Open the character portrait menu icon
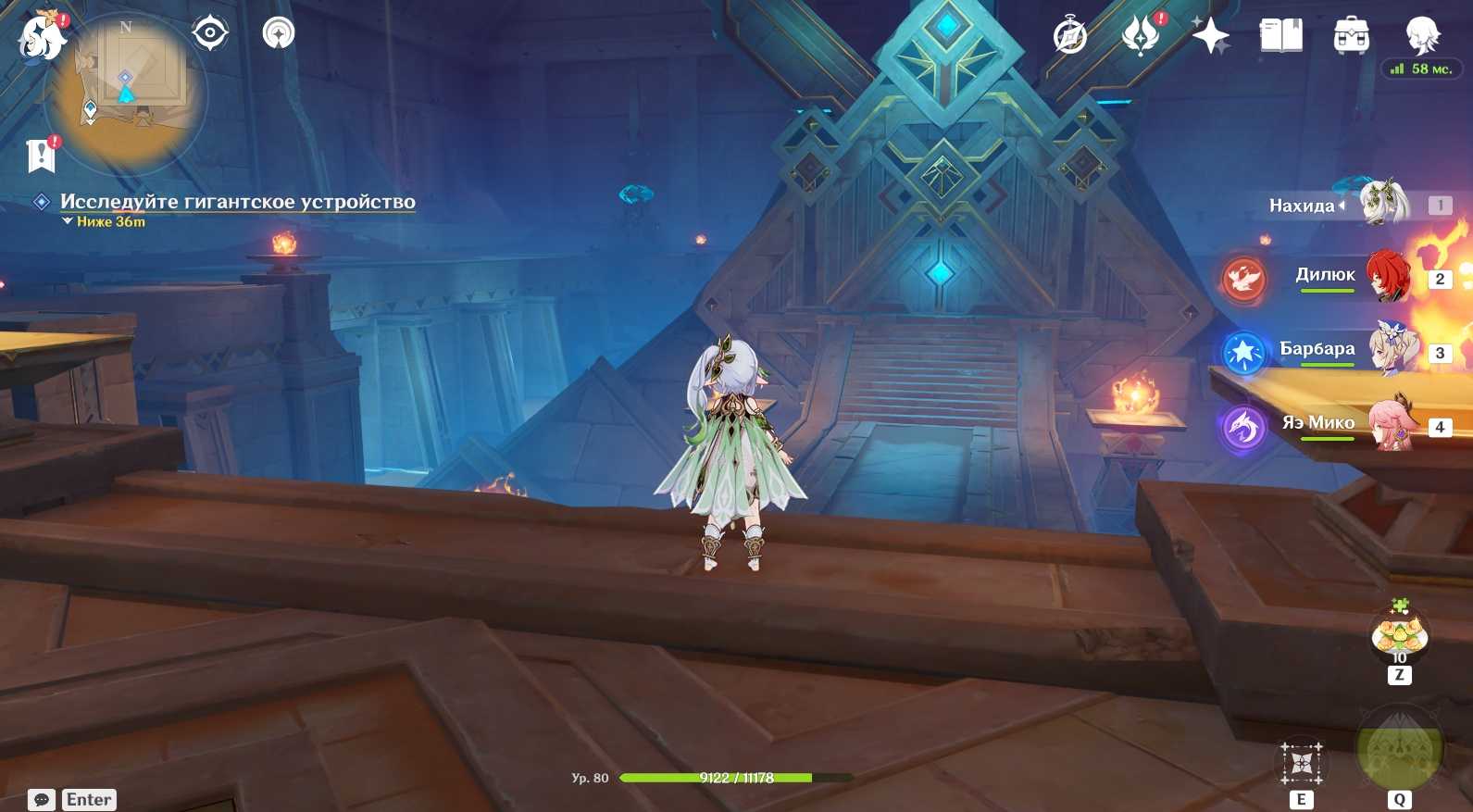This screenshot has height=812, width=1473. (x=1421, y=35)
